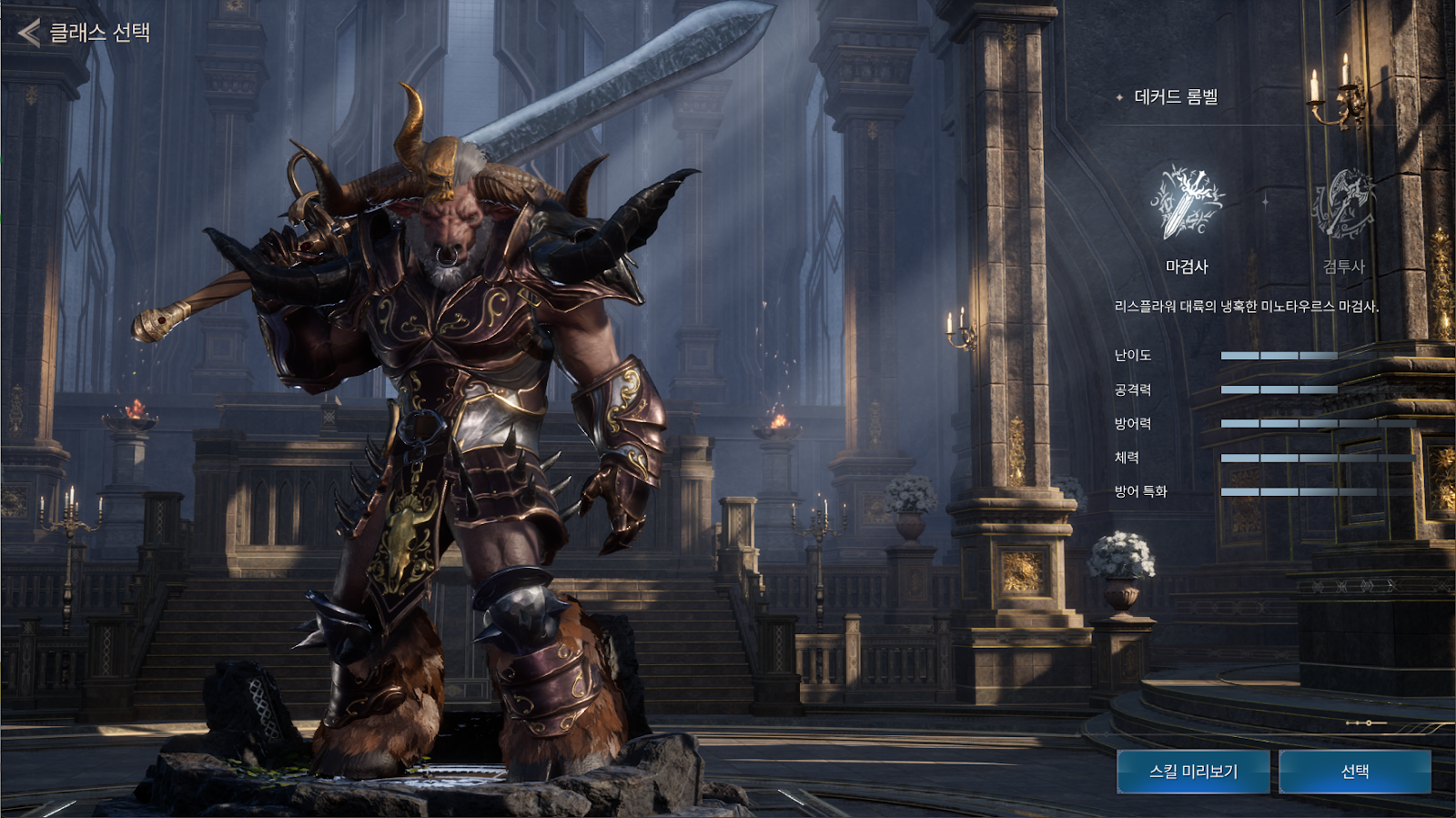Viewport: 1456px width, 818px height.
Task: Go back from 클래스 선택 screen
Action: click(x=30, y=33)
